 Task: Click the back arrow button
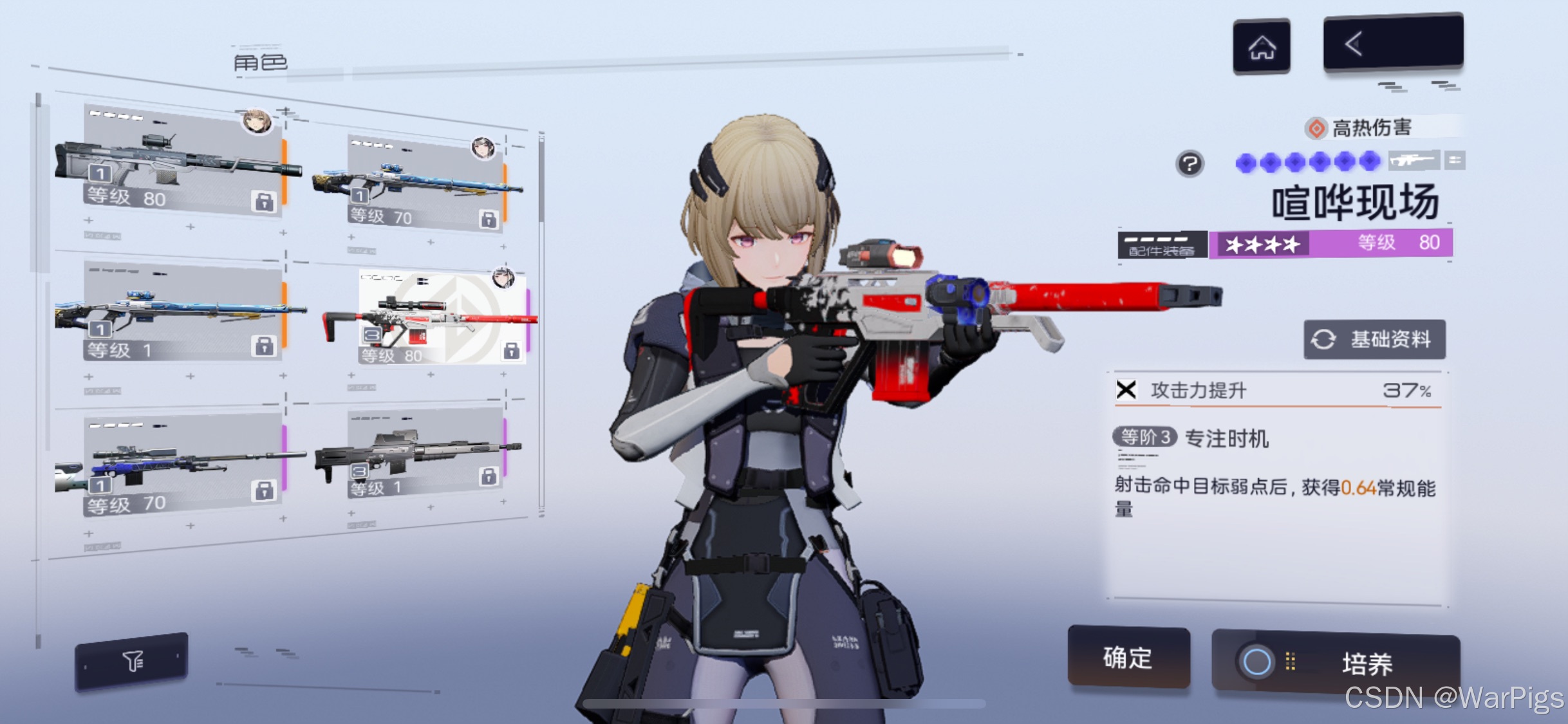(1392, 44)
